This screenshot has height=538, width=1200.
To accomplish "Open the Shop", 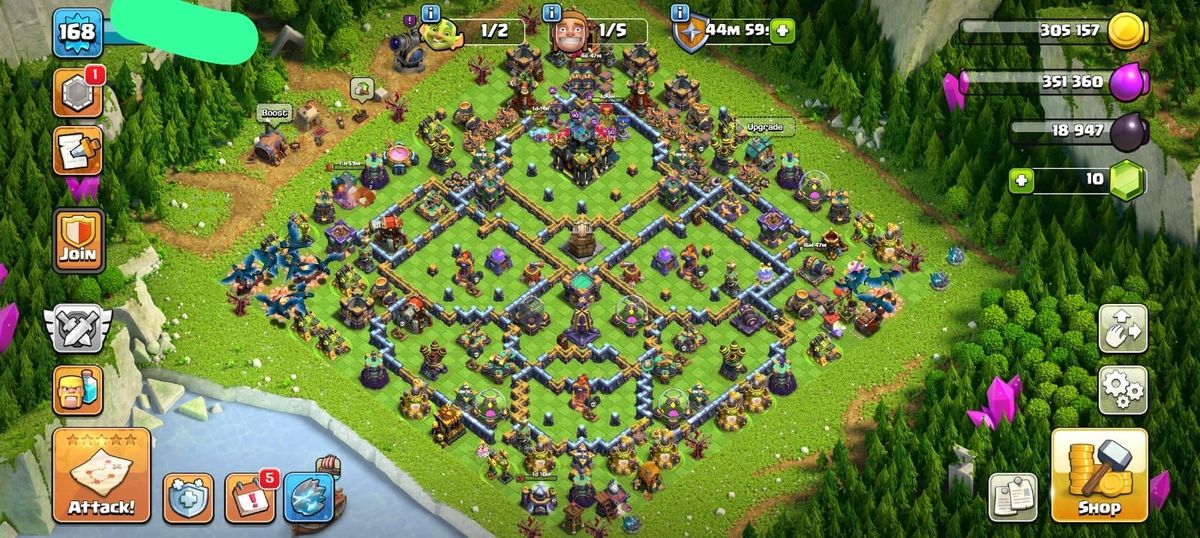I will coord(1098,476).
